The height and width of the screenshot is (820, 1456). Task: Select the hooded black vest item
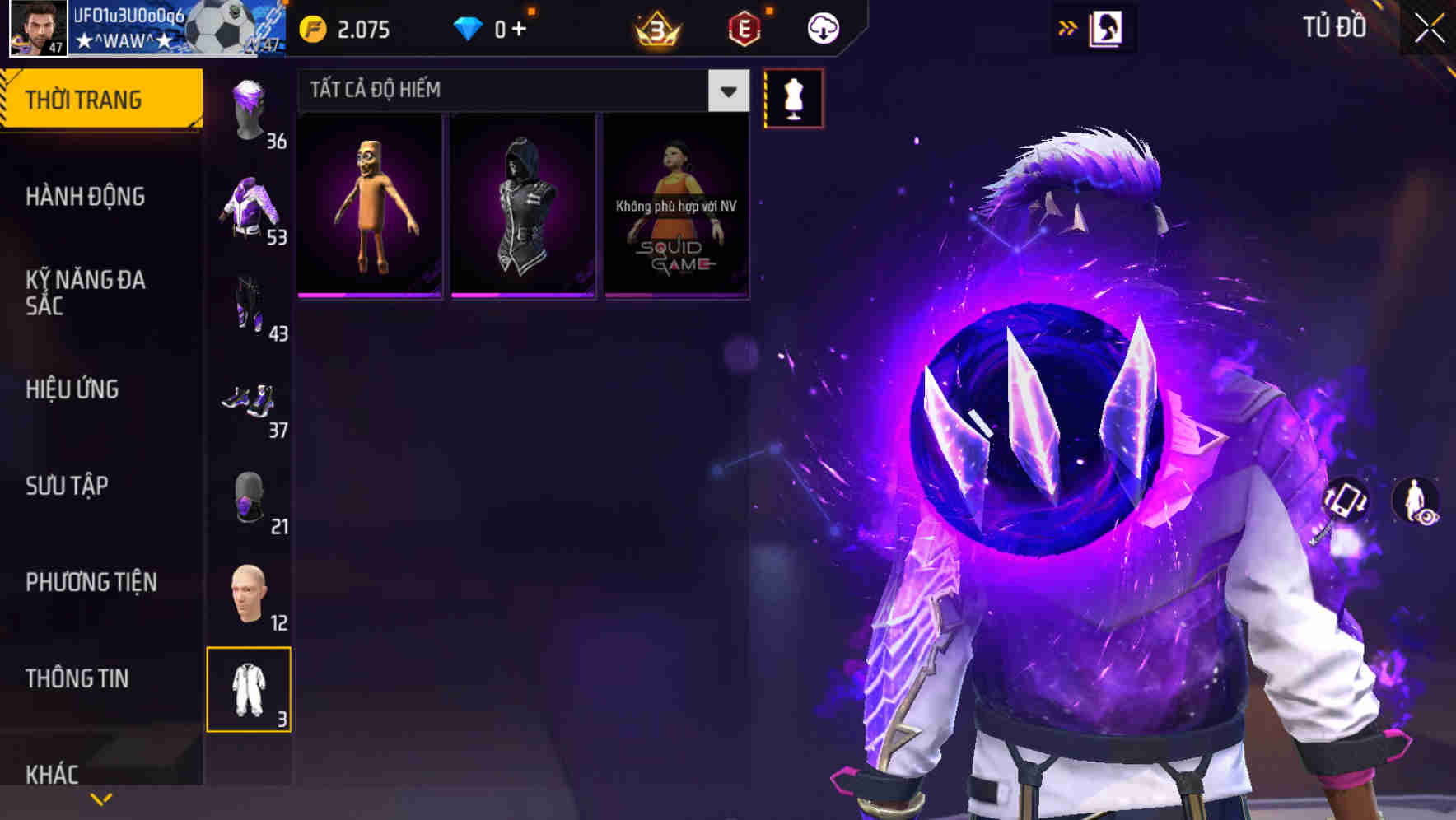522,203
